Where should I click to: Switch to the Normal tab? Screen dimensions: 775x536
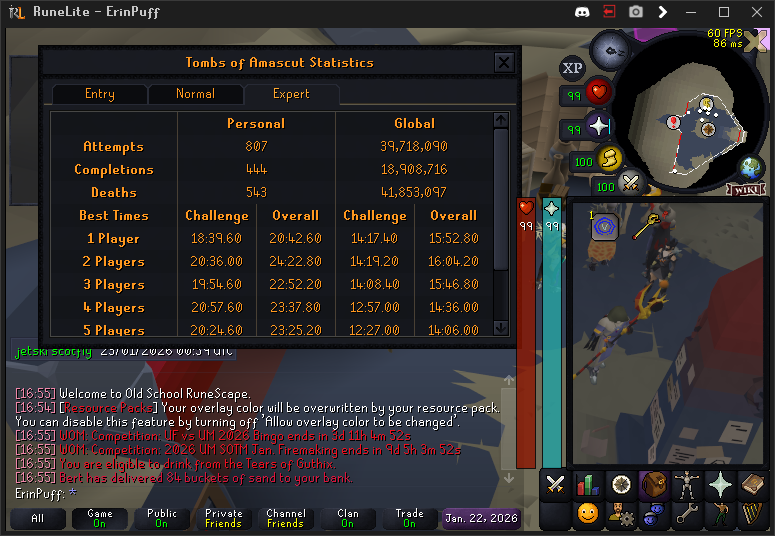pos(195,94)
